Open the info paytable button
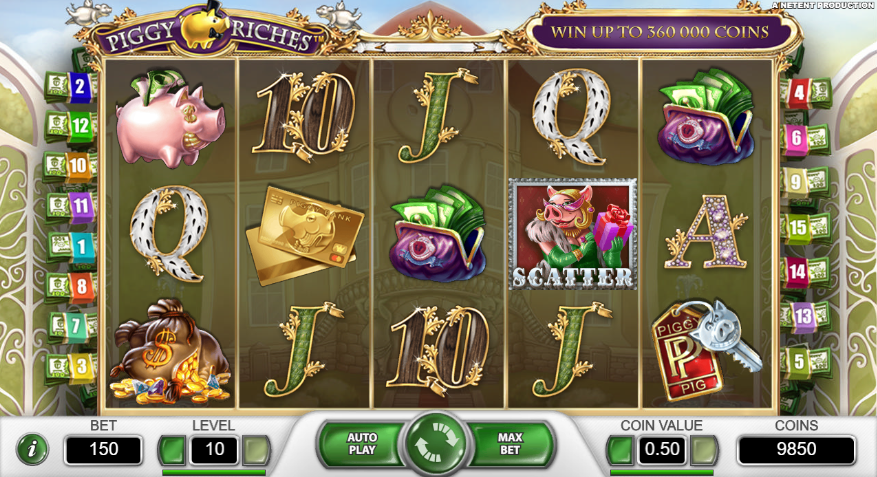877x477 pixels. (31, 449)
